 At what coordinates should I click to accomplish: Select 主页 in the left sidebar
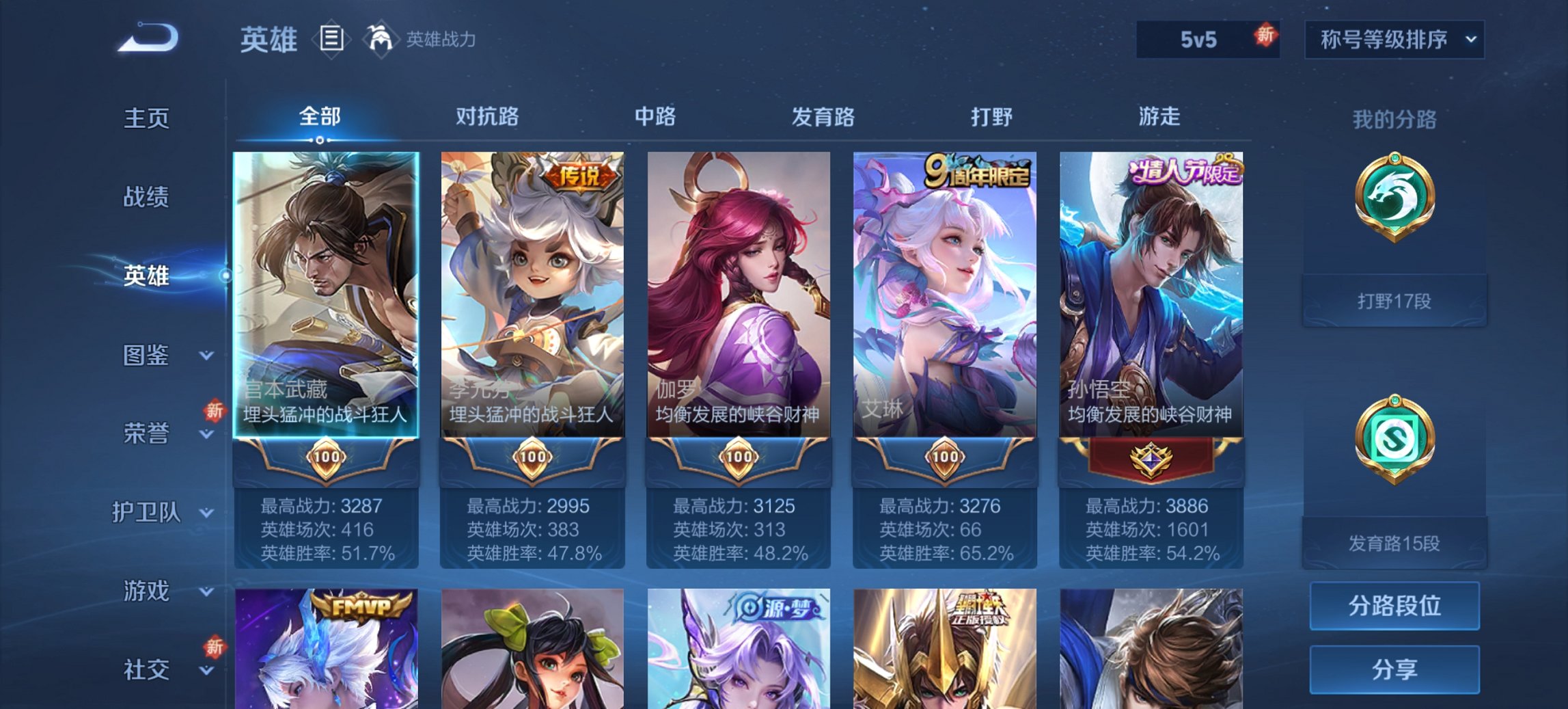pos(146,118)
